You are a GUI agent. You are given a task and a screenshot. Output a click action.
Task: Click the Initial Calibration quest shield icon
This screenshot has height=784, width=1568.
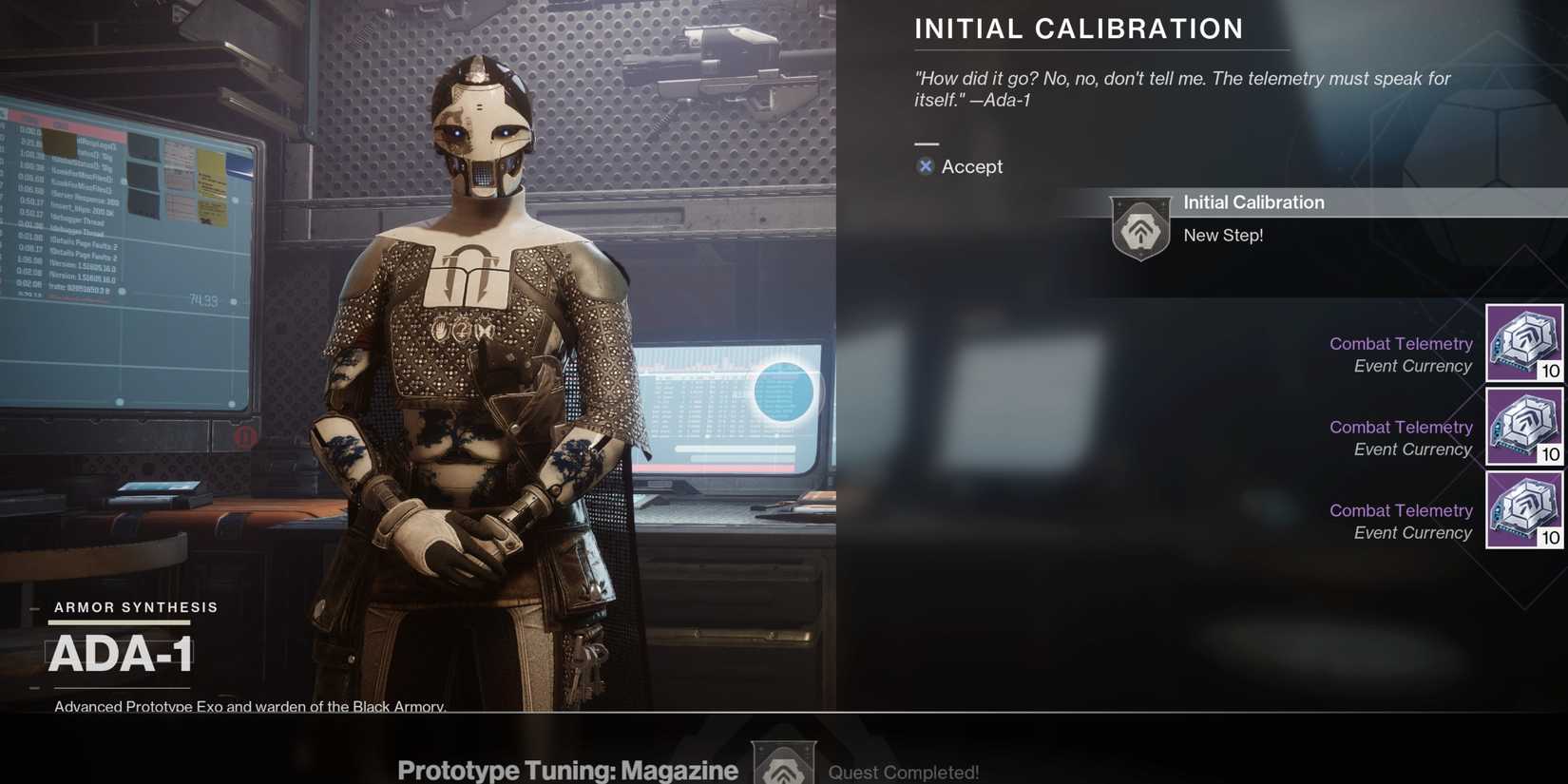pos(1140,225)
